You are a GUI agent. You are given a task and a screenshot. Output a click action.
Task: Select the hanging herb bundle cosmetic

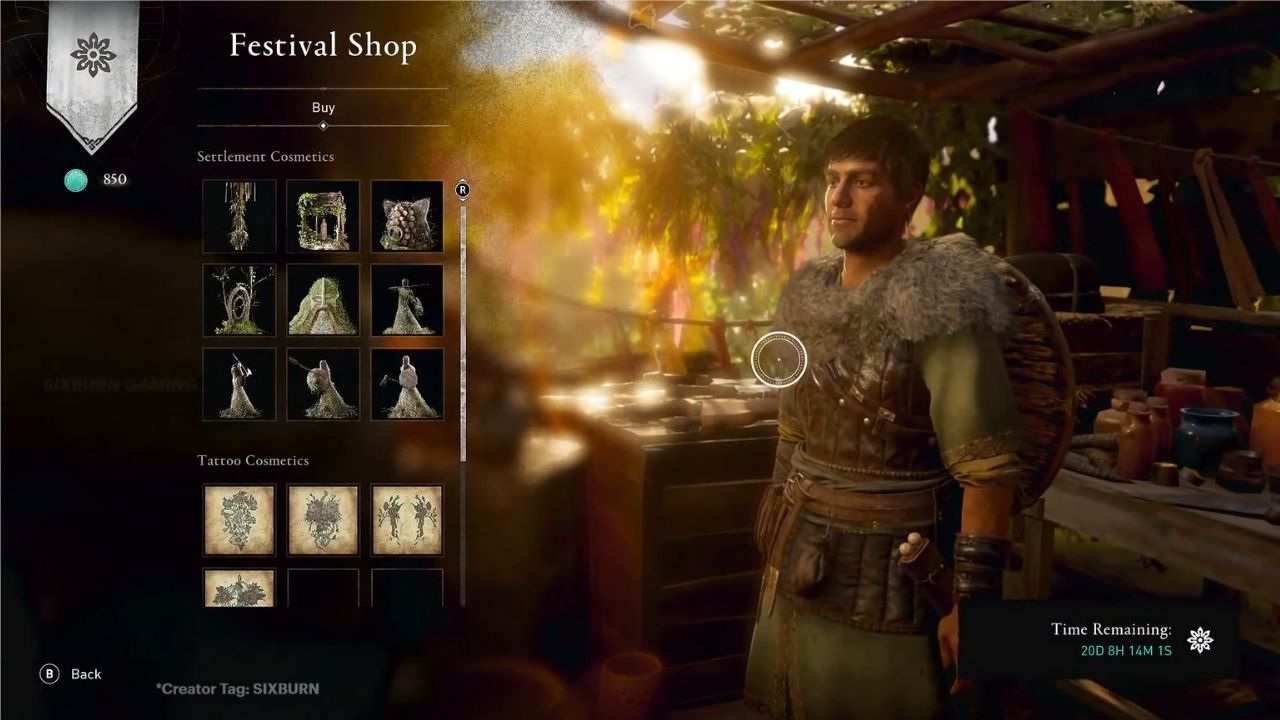point(239,215)
